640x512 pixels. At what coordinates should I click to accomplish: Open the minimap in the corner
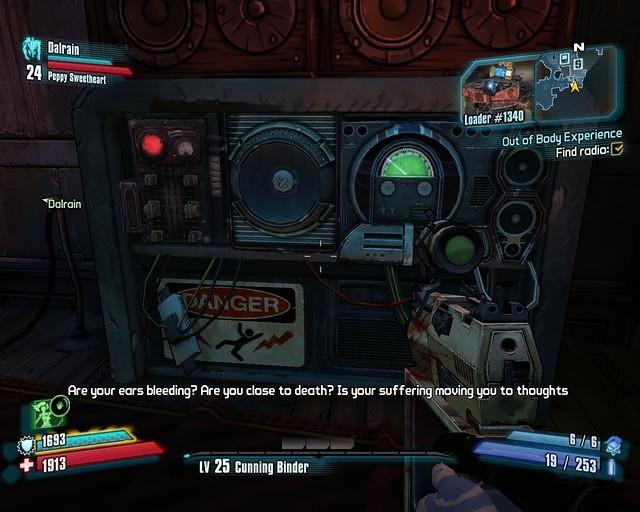(578, 82)
